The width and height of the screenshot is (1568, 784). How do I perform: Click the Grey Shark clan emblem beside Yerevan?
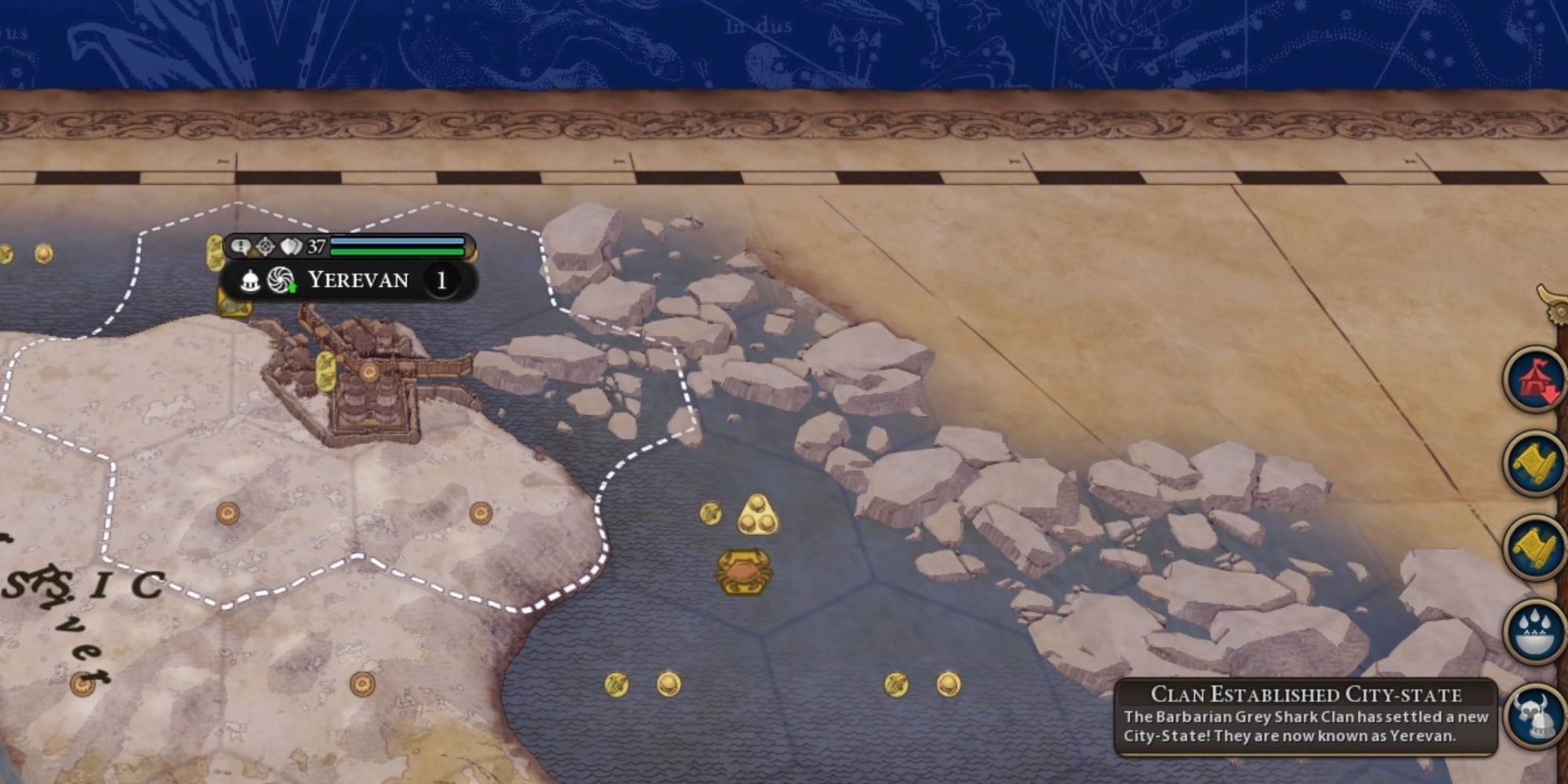[279, 278]
